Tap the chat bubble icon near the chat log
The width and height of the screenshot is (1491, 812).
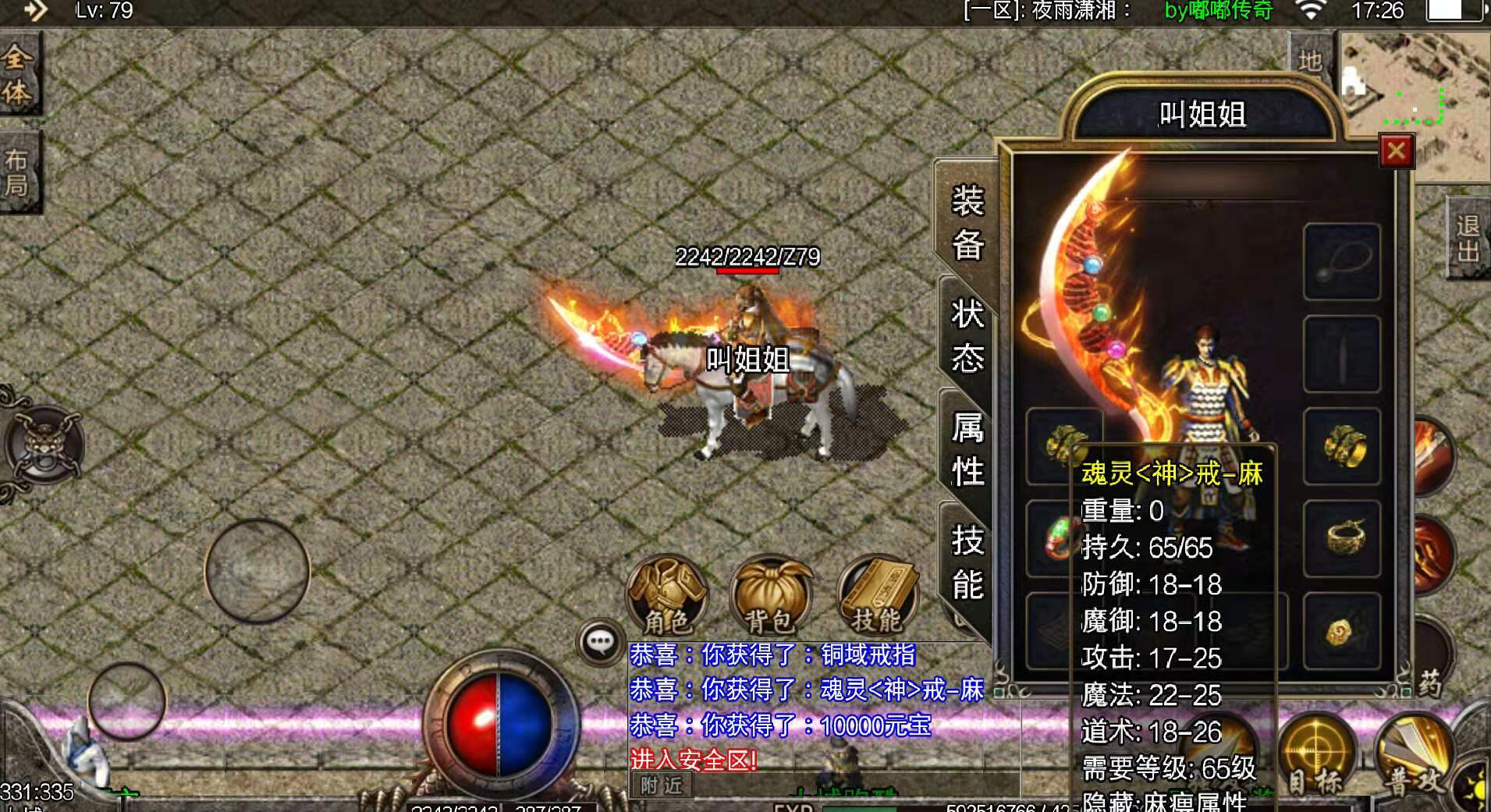click(600, 641)
